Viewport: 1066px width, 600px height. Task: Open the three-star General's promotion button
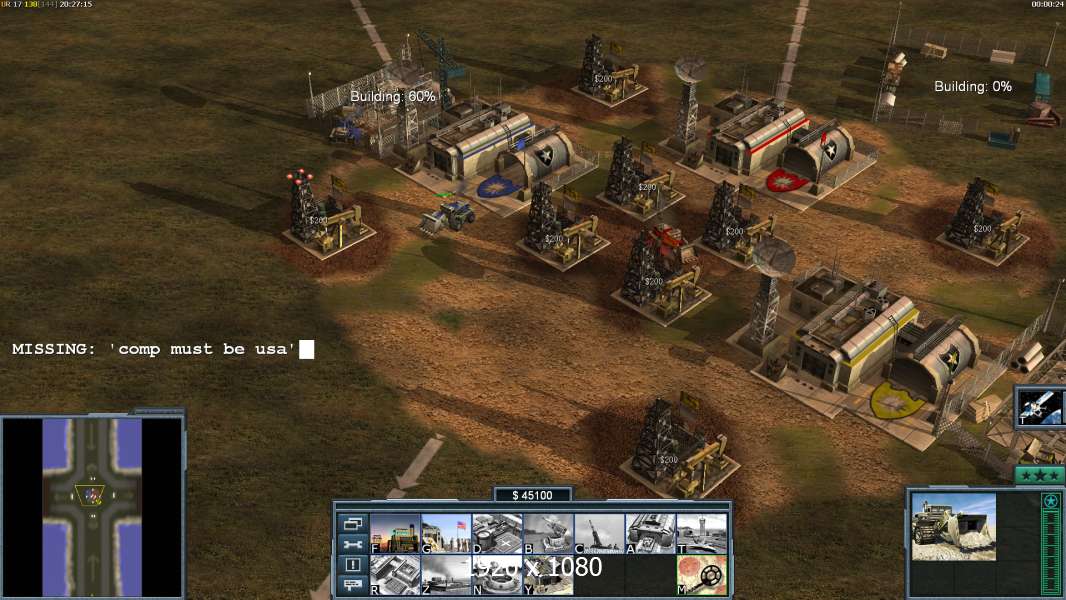[1039, 476]
